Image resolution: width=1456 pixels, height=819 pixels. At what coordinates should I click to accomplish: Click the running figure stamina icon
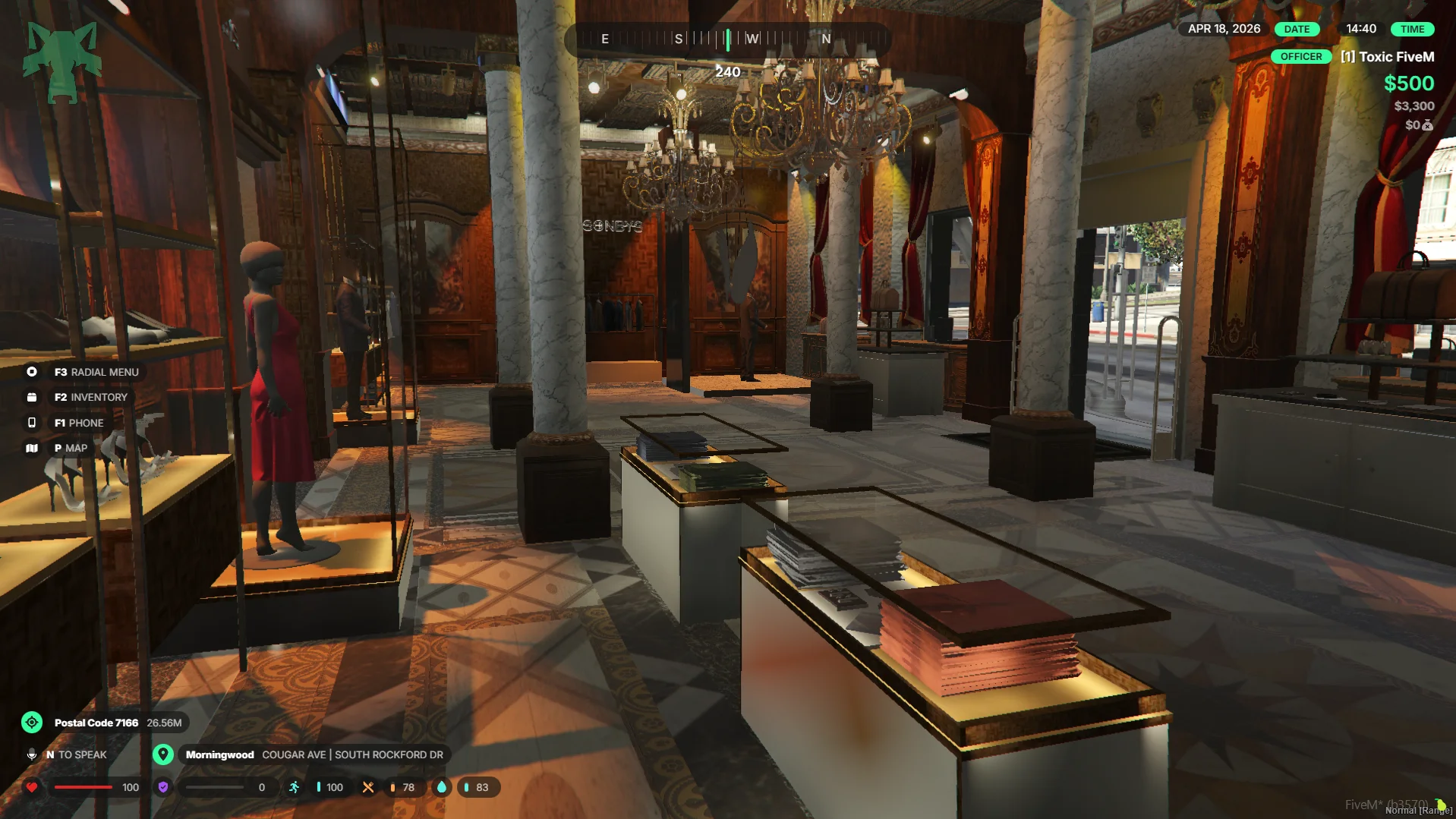[295, 787]
